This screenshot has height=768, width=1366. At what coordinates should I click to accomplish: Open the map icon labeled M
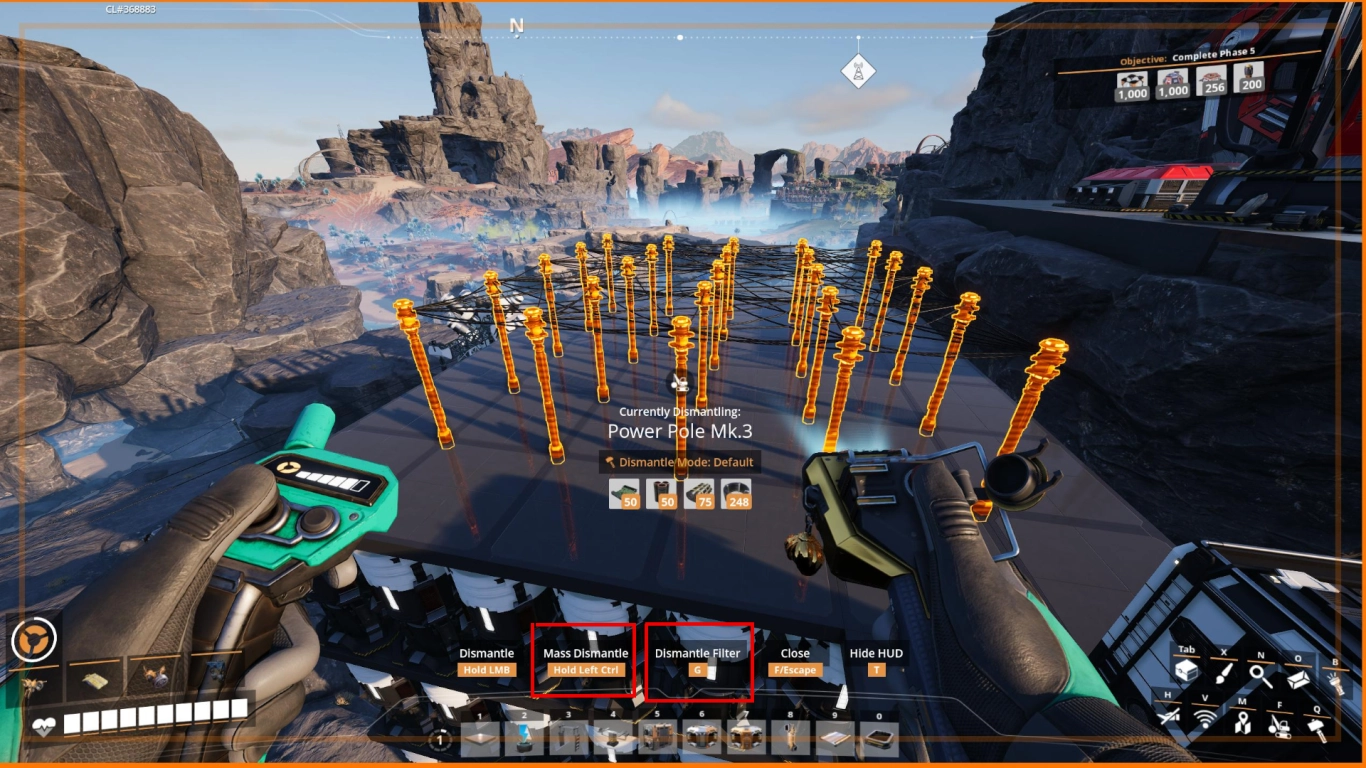point(1244,722)
